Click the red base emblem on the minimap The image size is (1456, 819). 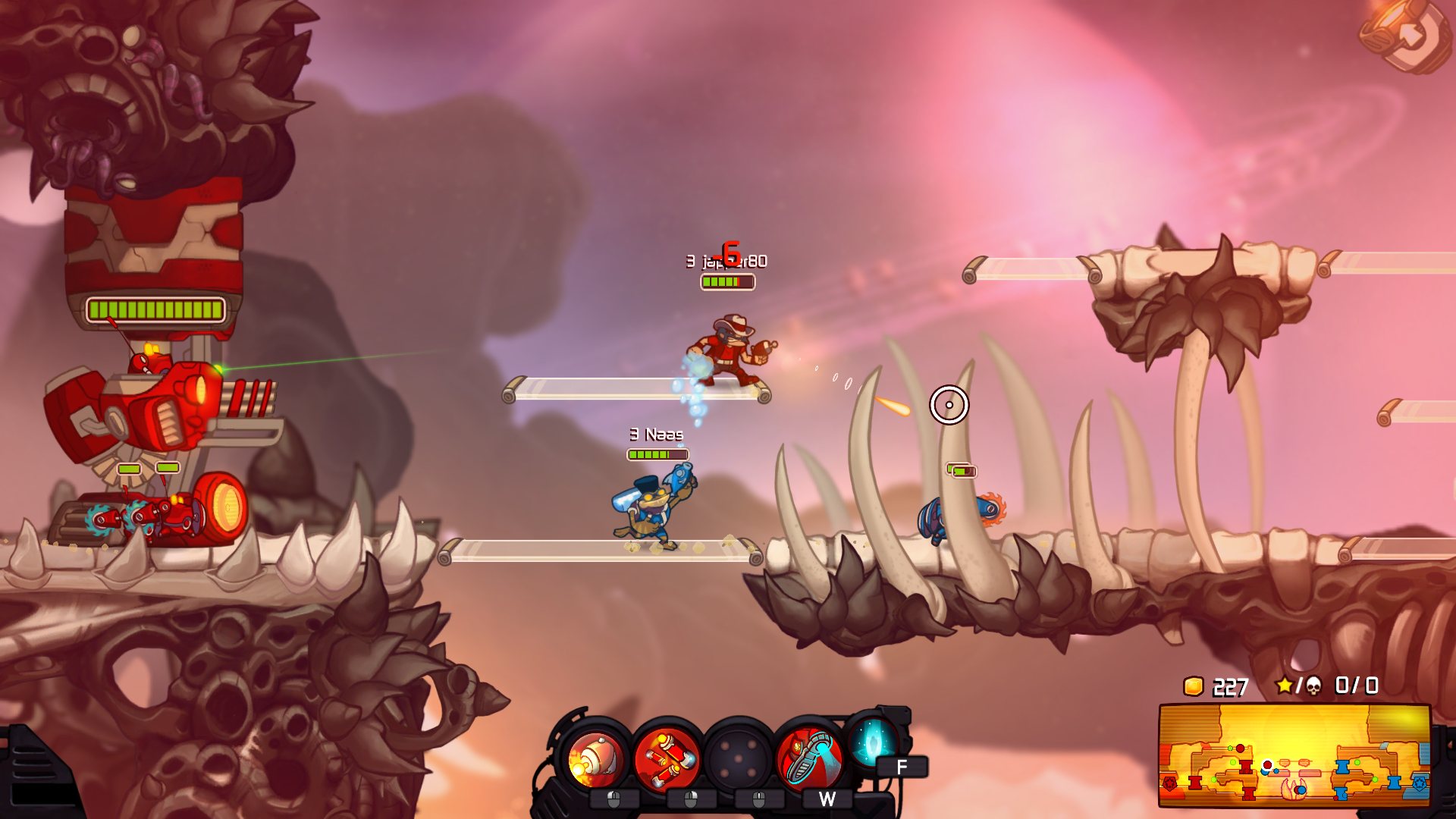1169,784
